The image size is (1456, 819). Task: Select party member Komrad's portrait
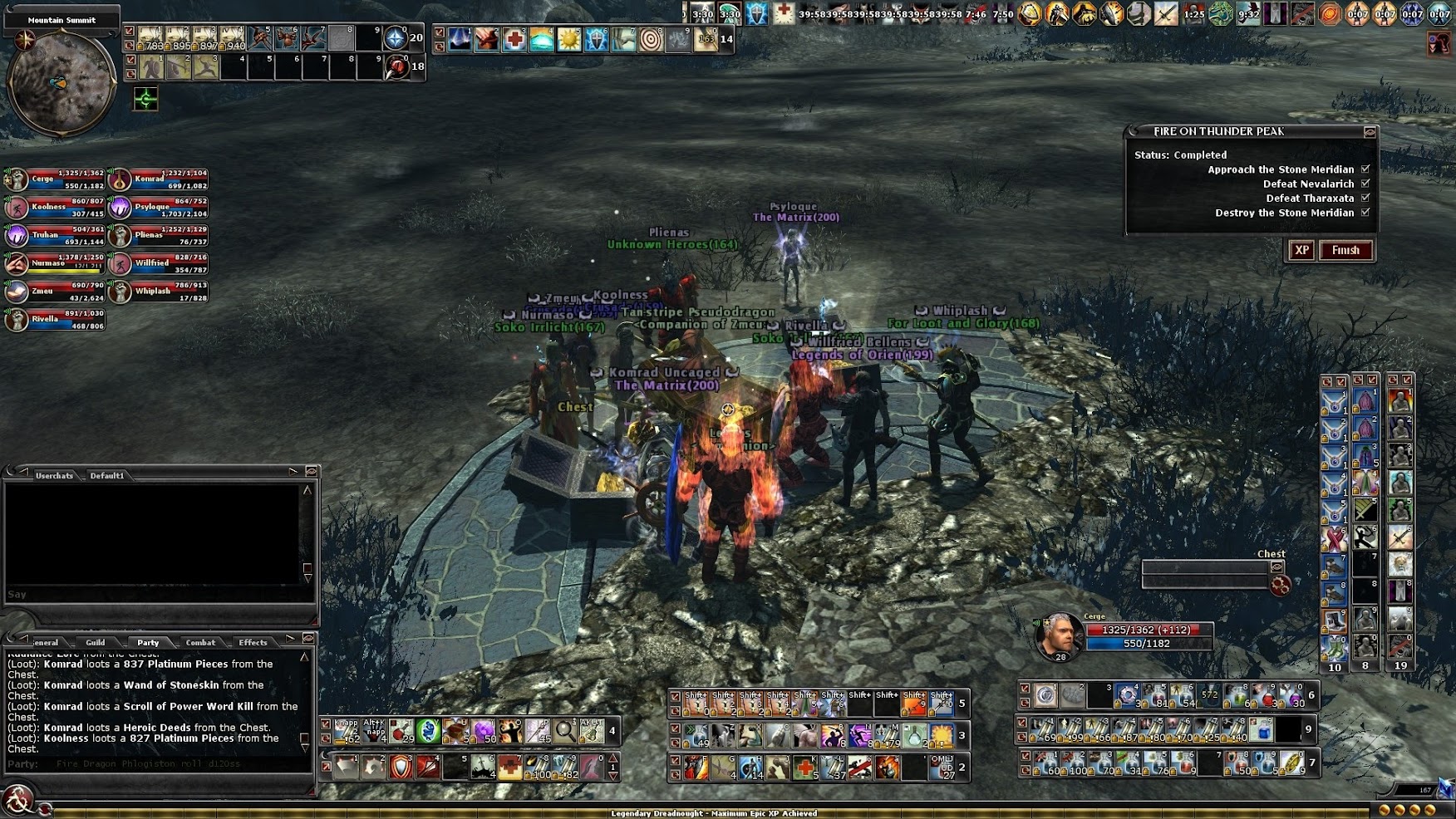(121, 179)
